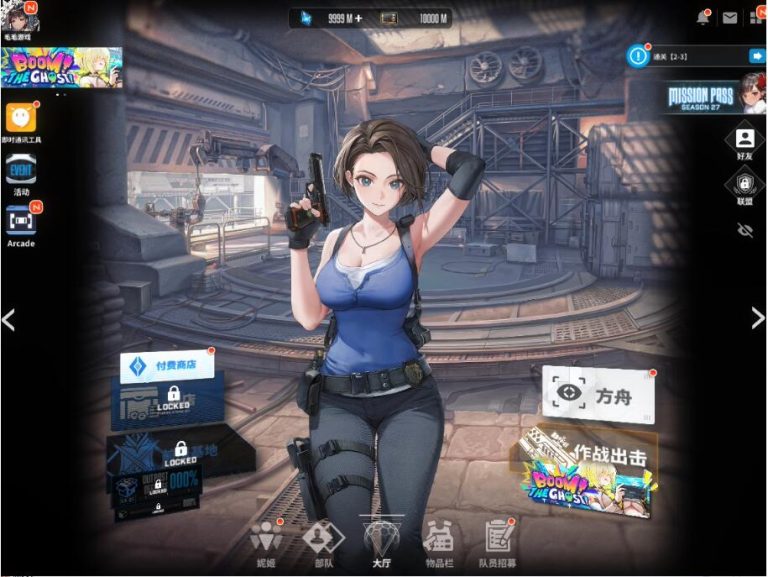768x577 pixels.
Task: Open the player profile avatar
Action: 18,17
